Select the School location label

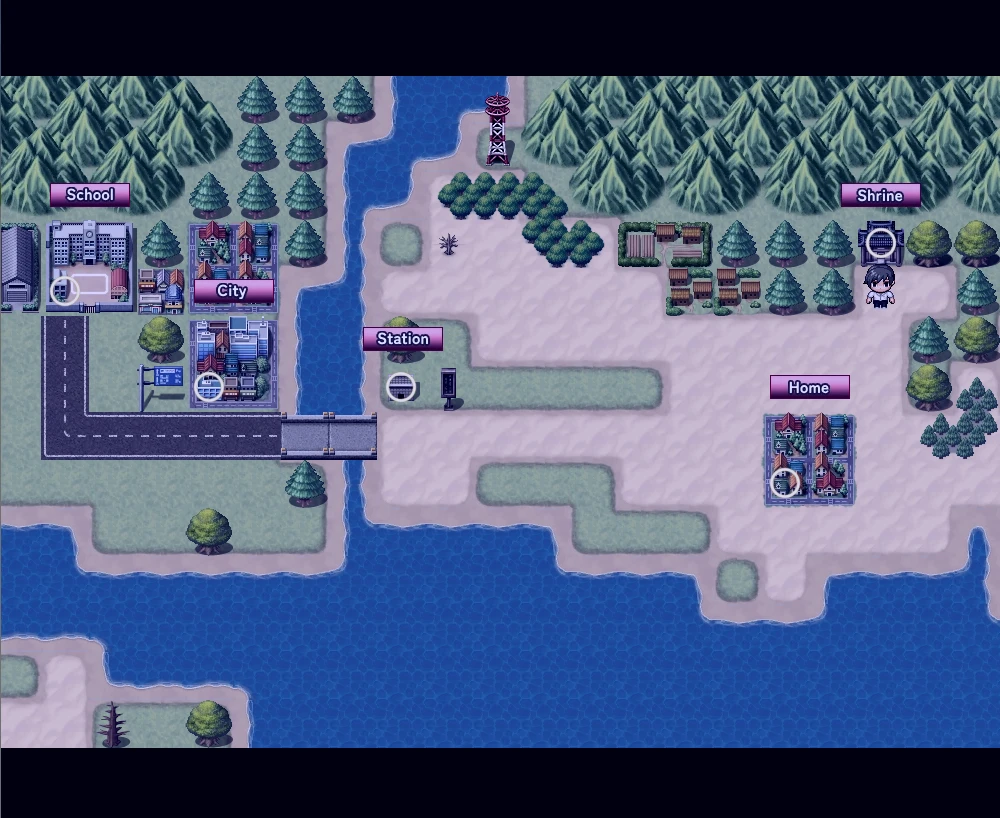[90, 195]
